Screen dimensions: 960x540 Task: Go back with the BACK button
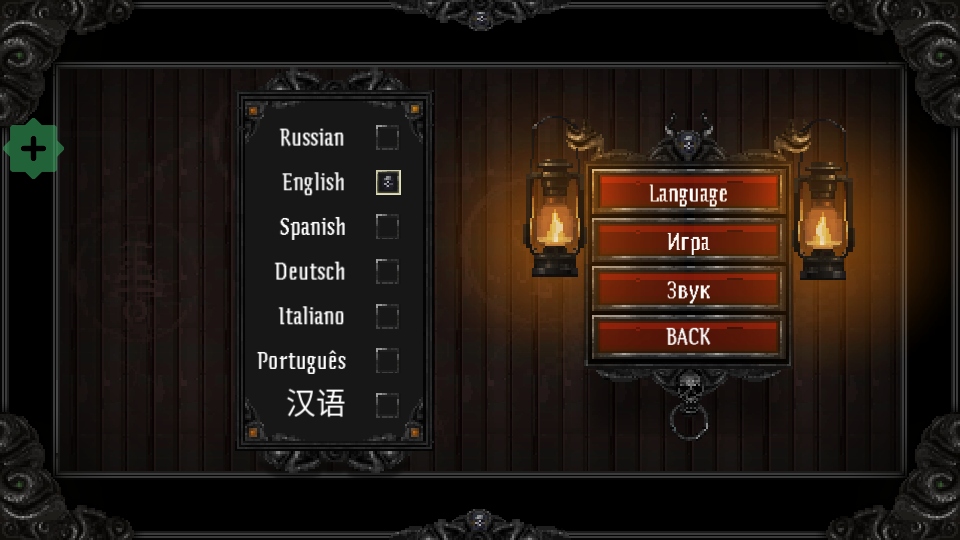point(687,337)
